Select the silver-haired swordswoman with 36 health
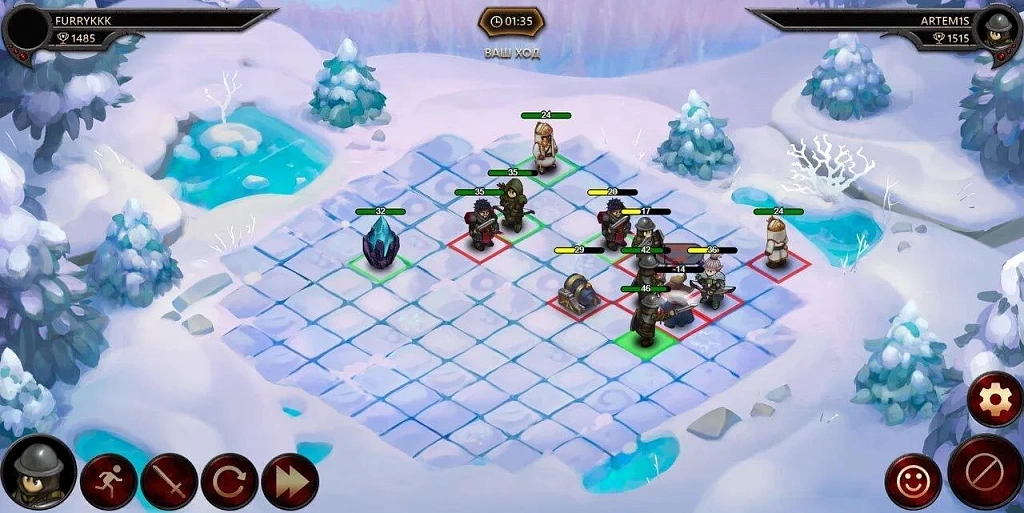Screen dimensions: 1024x513 (711, 282)
